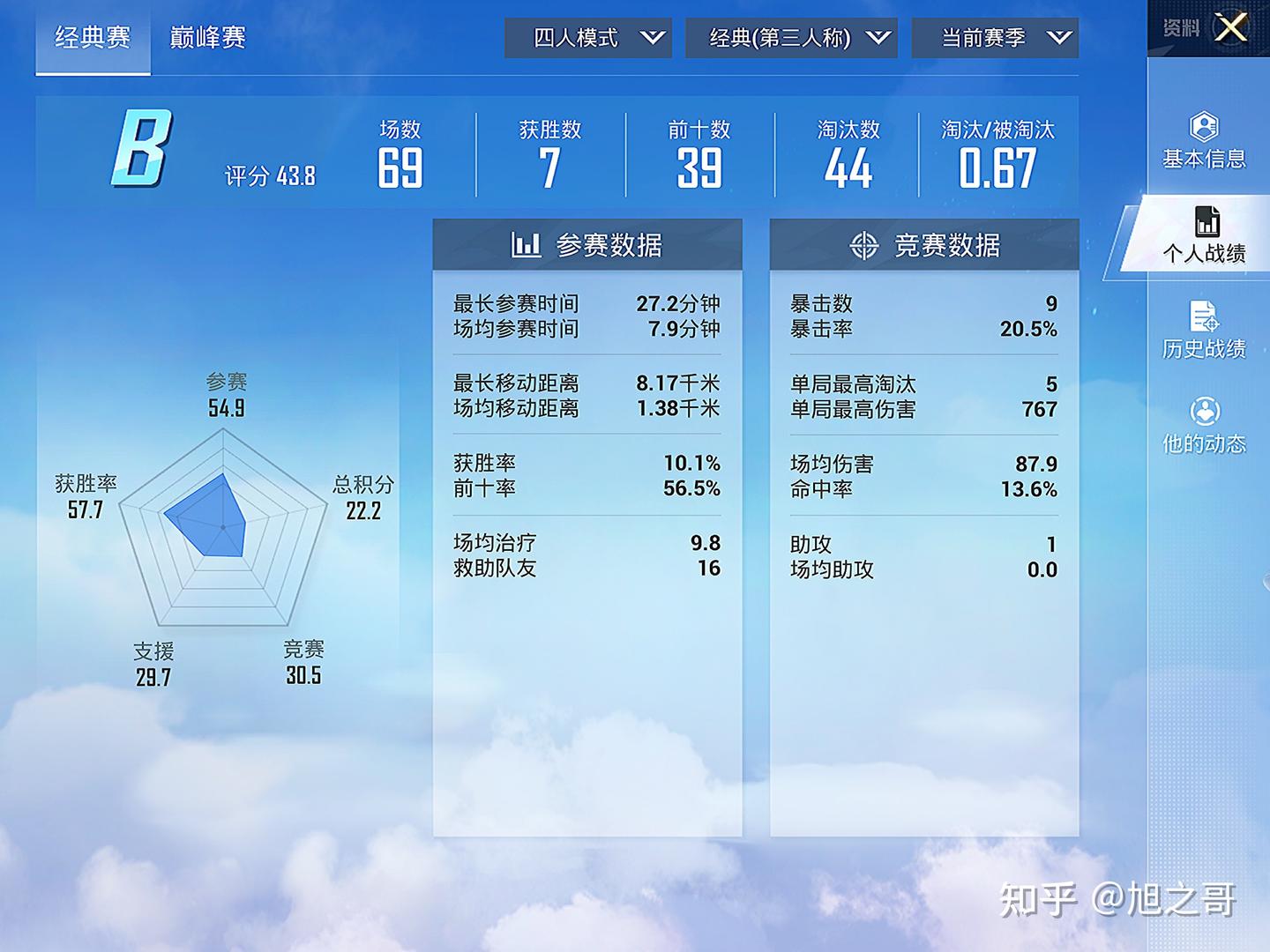The width and height of the screenshot is (1270, 952).
Task: Open the 当前赛季 season selector
Action: (997, 38)
